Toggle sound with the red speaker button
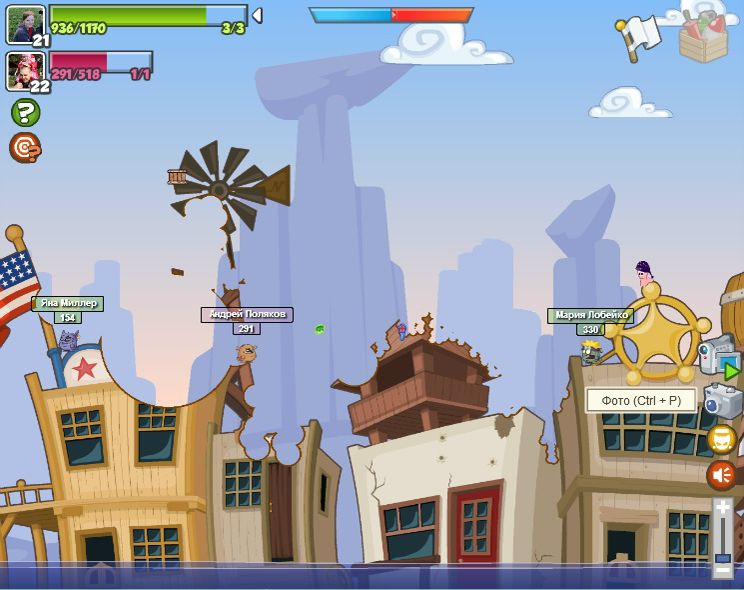This screenshot has height=590, width=744. [722, 474]
